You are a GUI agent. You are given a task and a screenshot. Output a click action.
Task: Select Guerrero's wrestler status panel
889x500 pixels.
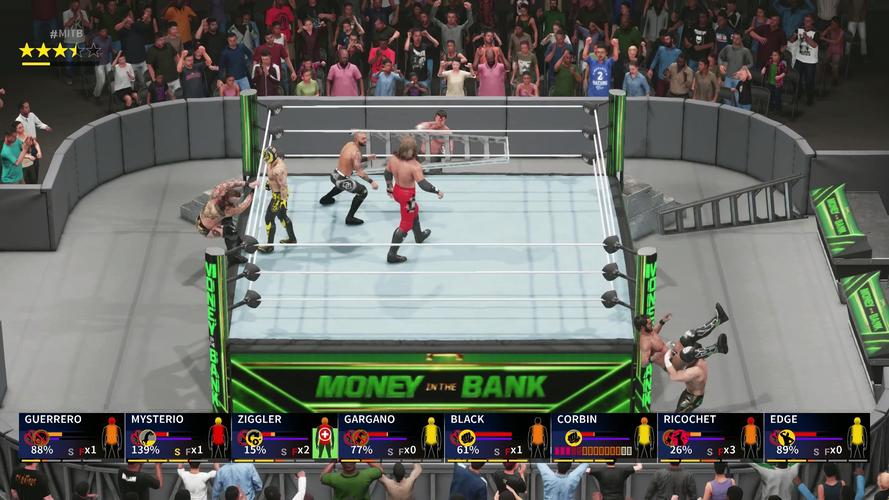tap(71, 437)
